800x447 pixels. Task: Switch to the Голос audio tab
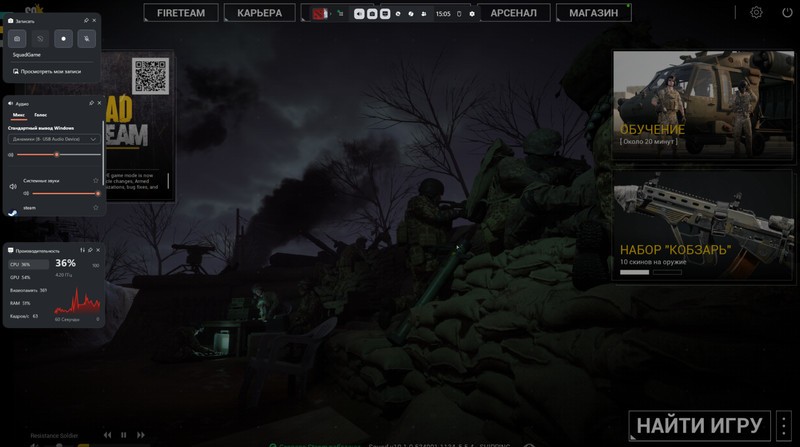coord(40,115)
